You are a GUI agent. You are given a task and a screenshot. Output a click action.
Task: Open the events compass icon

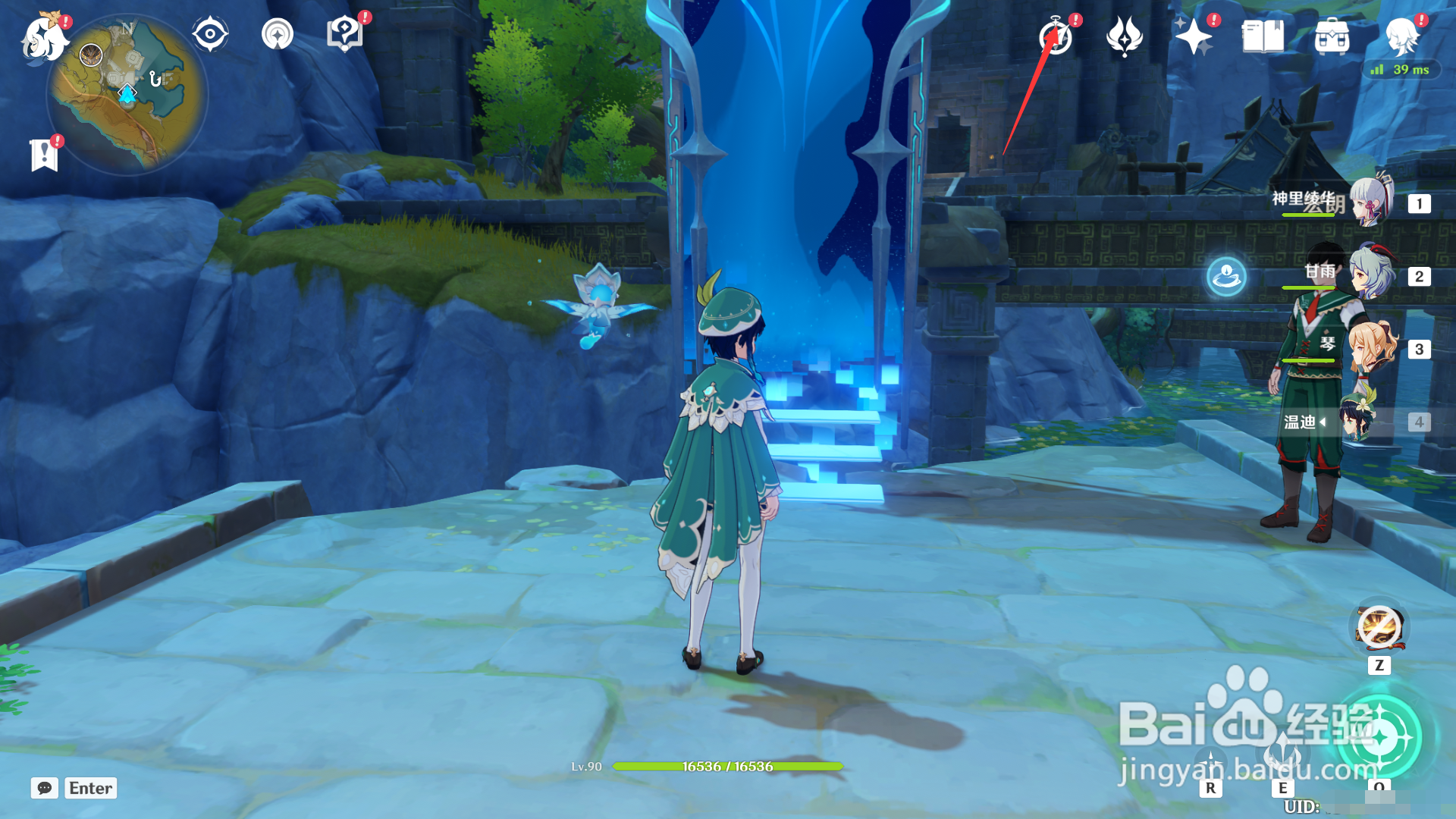(1056, 36)
